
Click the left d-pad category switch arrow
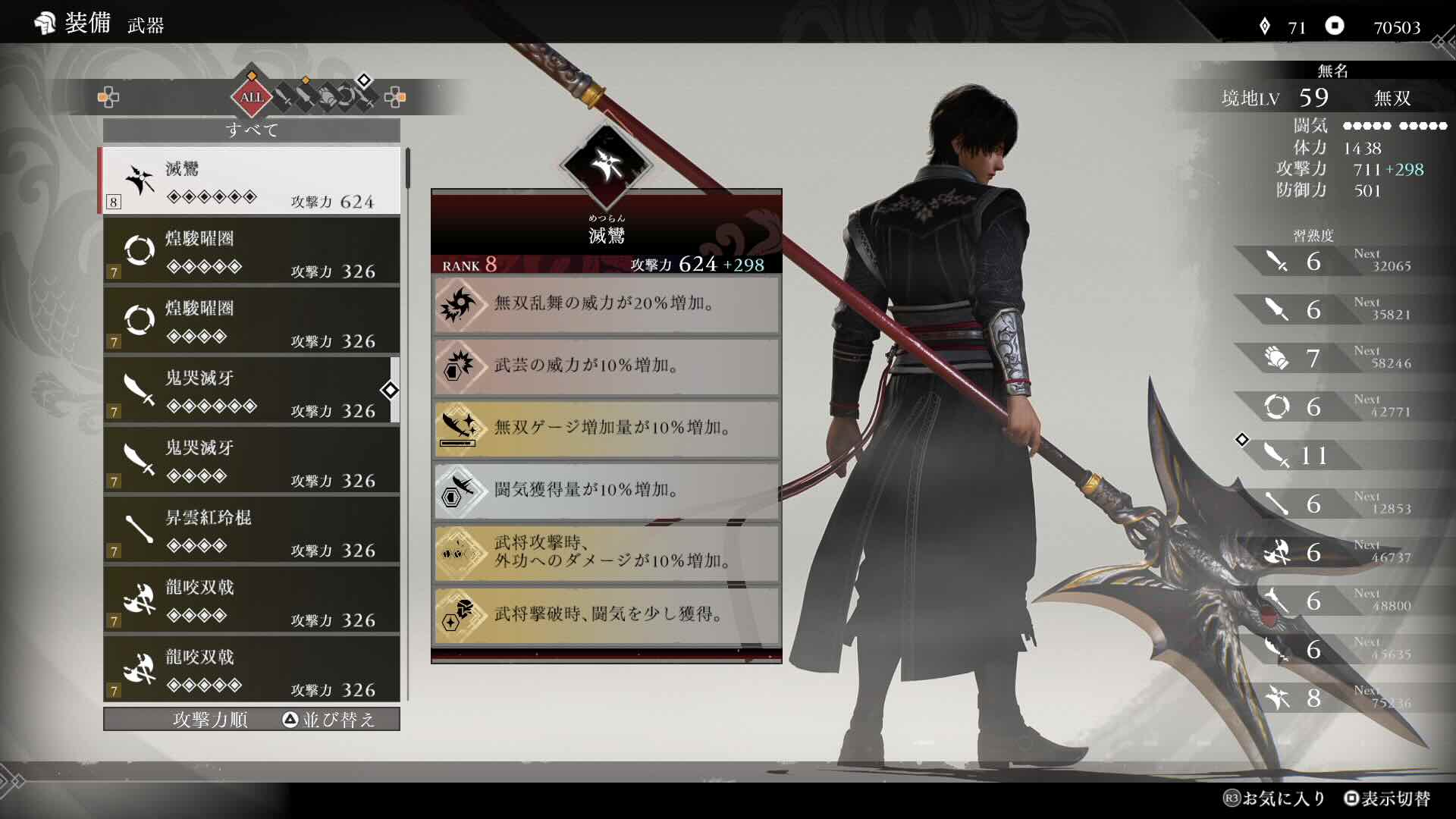(x=108, y=97)
